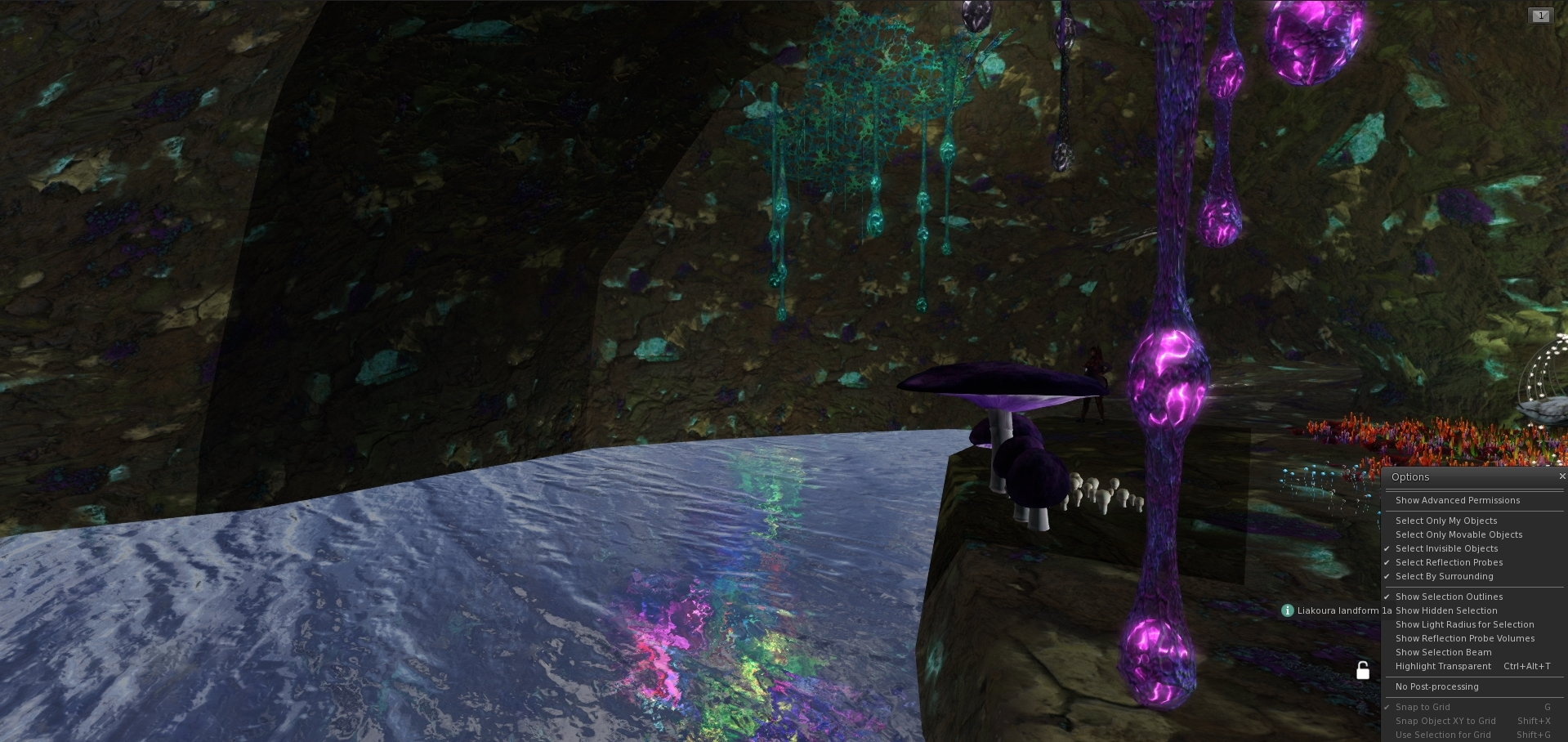Turn on Show Reflection Probe Volumes
The image size is (1568, 742).
pyautogui.click(x=1465, y=638)
